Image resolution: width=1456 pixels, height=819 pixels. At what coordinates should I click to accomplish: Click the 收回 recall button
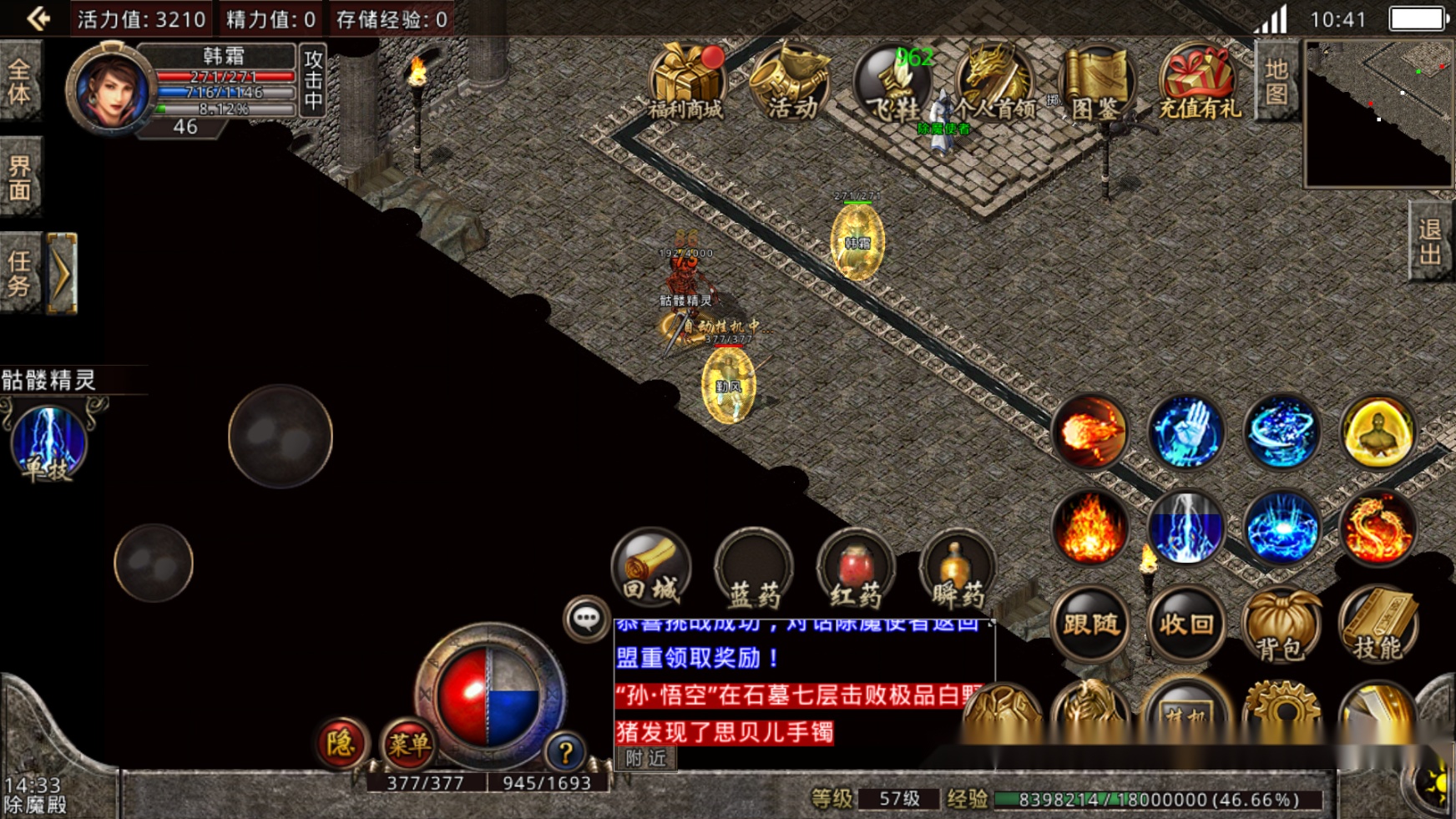pos(1186,624)
